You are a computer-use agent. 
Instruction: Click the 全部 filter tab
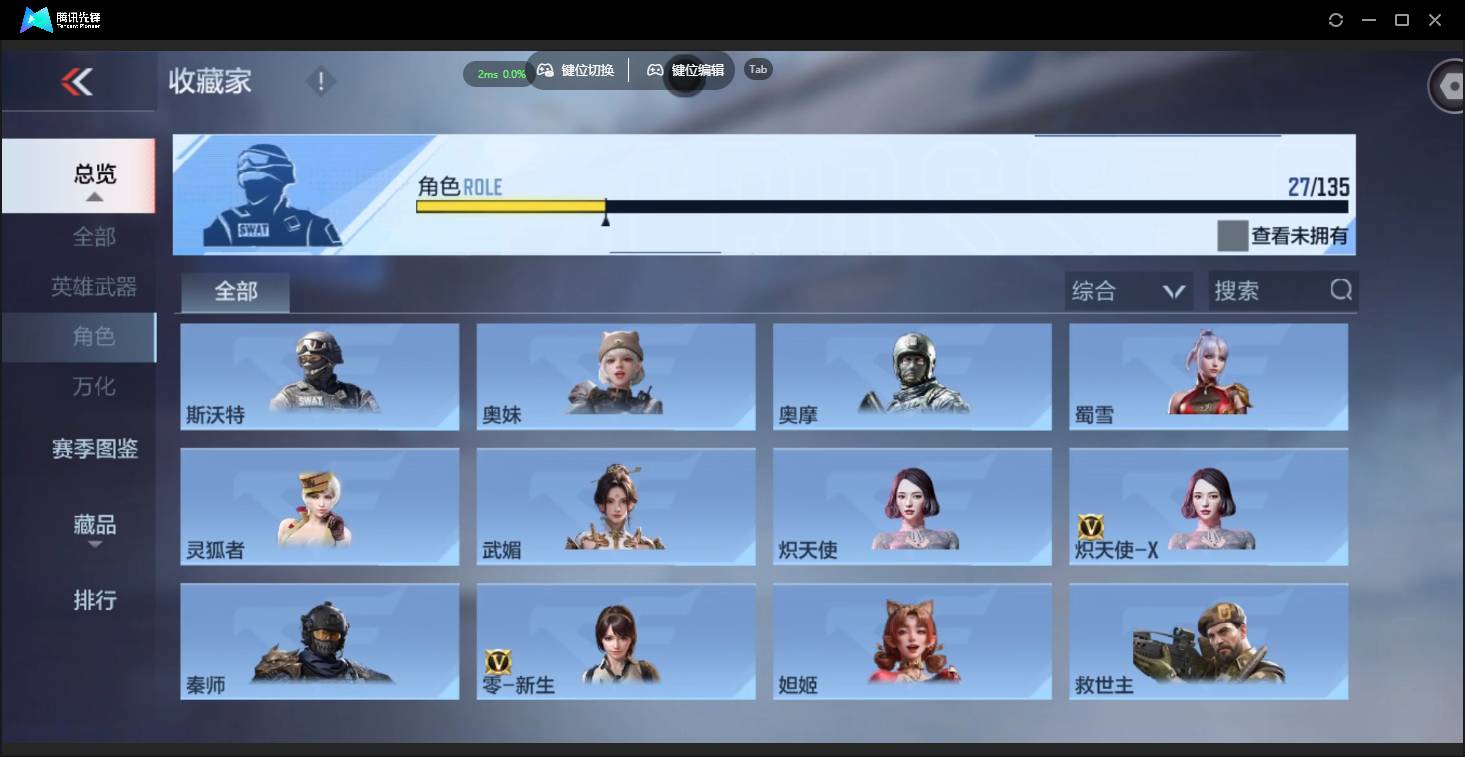[x=234, y=292]
